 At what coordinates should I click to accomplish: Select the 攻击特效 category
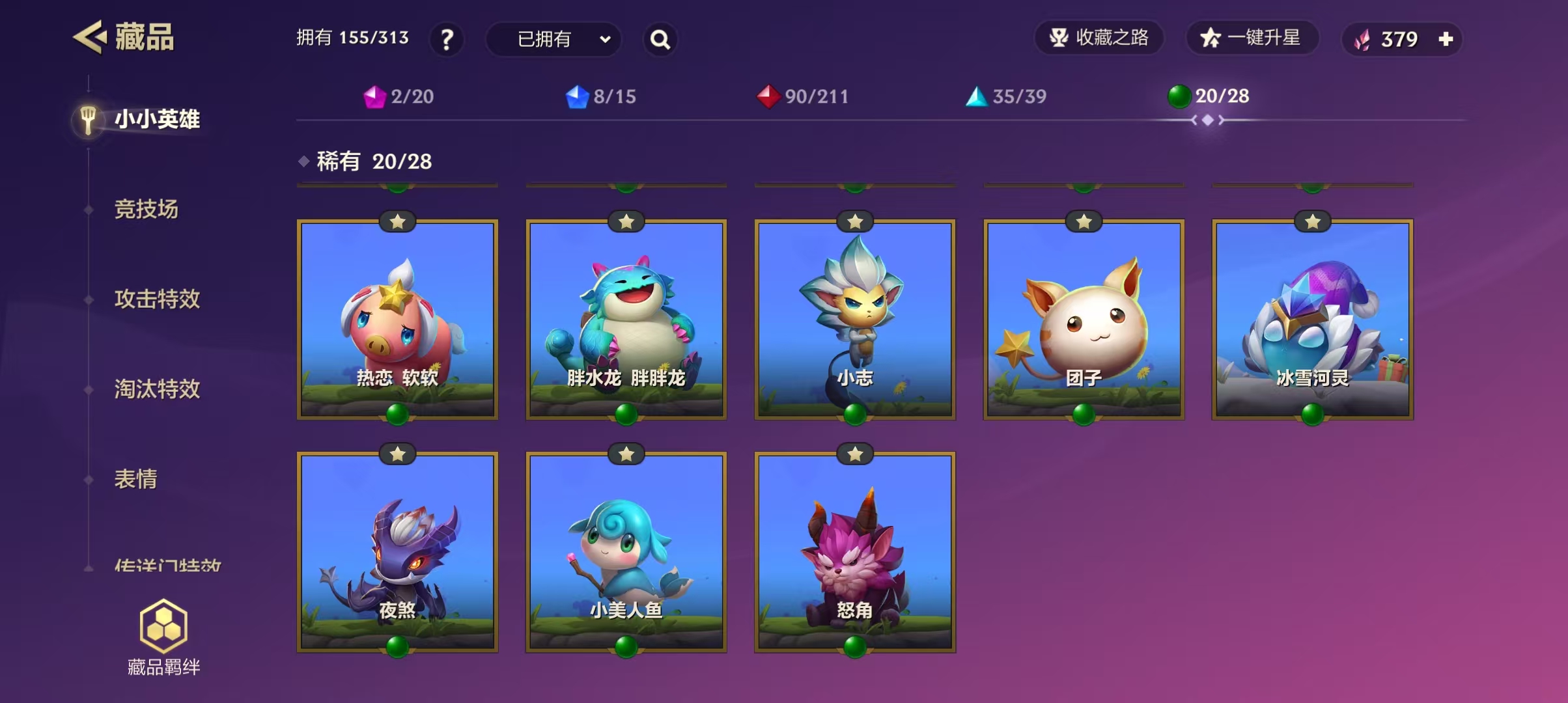[157, 299]
